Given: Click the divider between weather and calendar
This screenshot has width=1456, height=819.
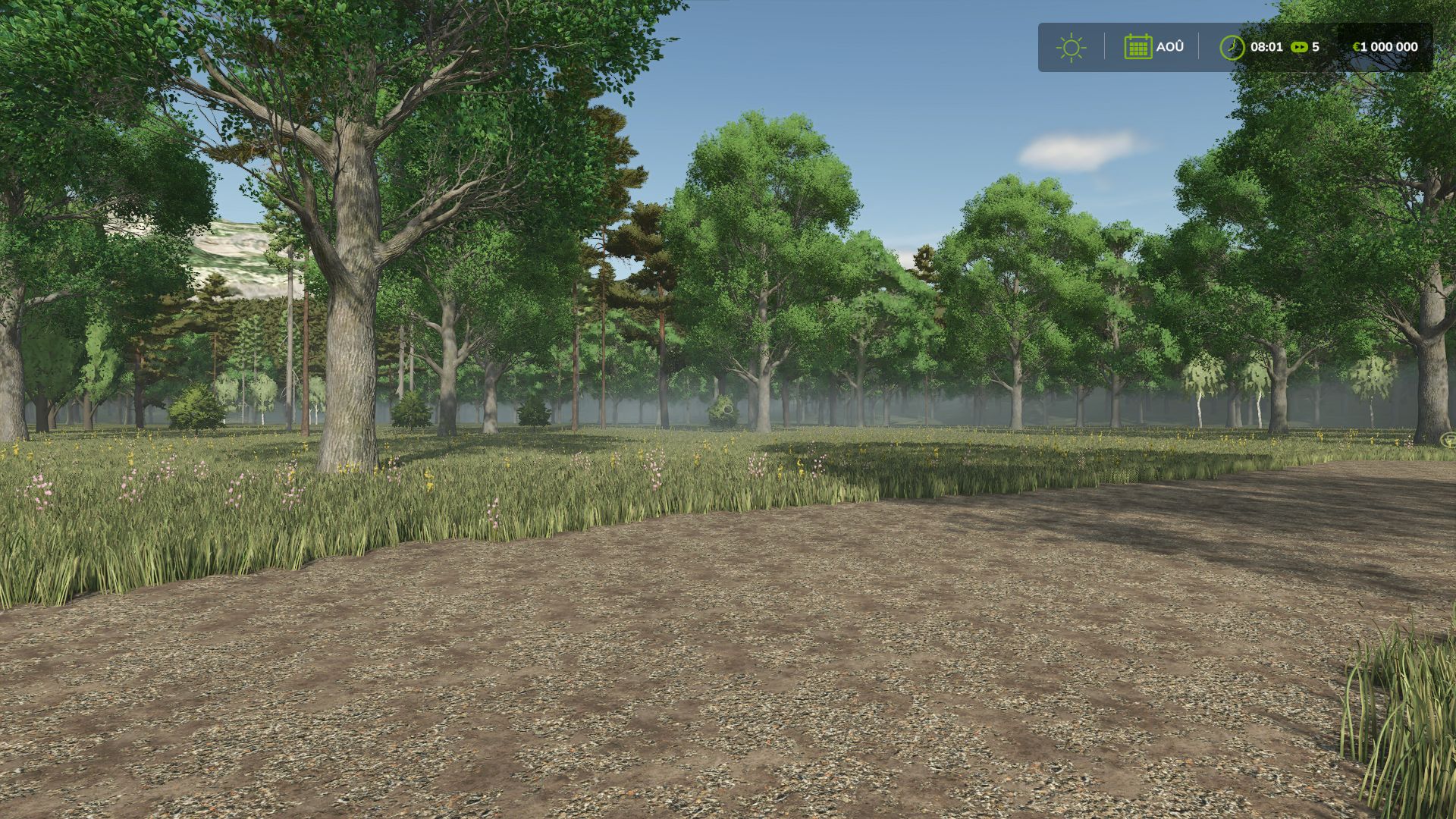Looking at the screenshot, I should [x=1104, y=47].
